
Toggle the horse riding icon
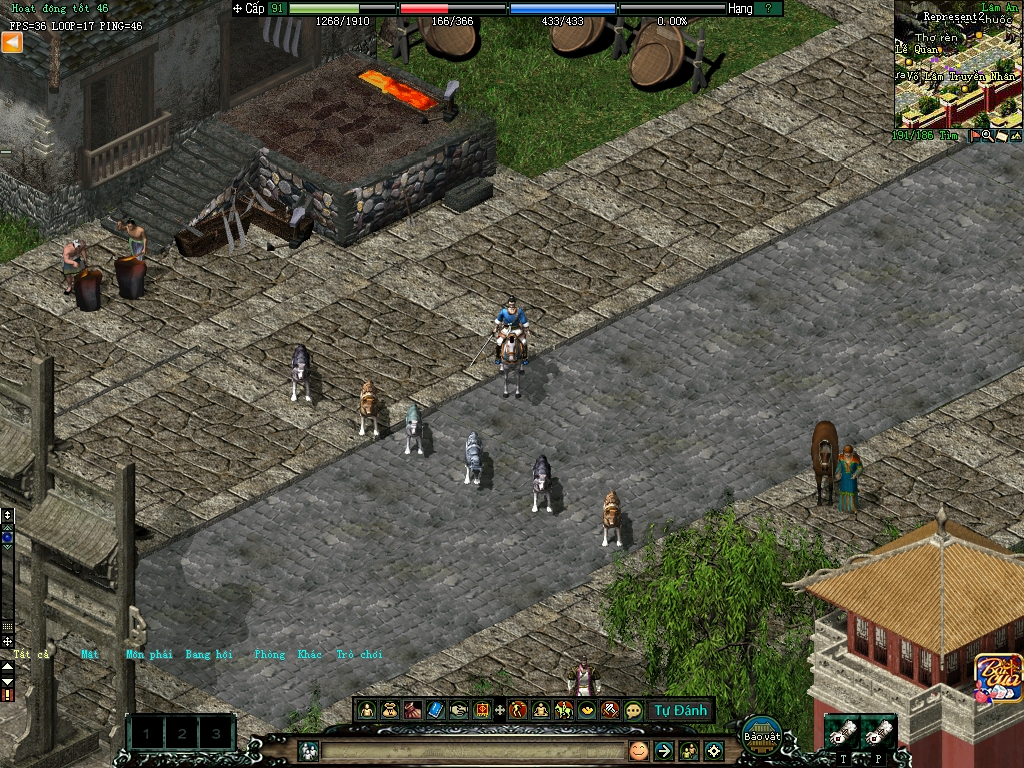coord(564,710)
